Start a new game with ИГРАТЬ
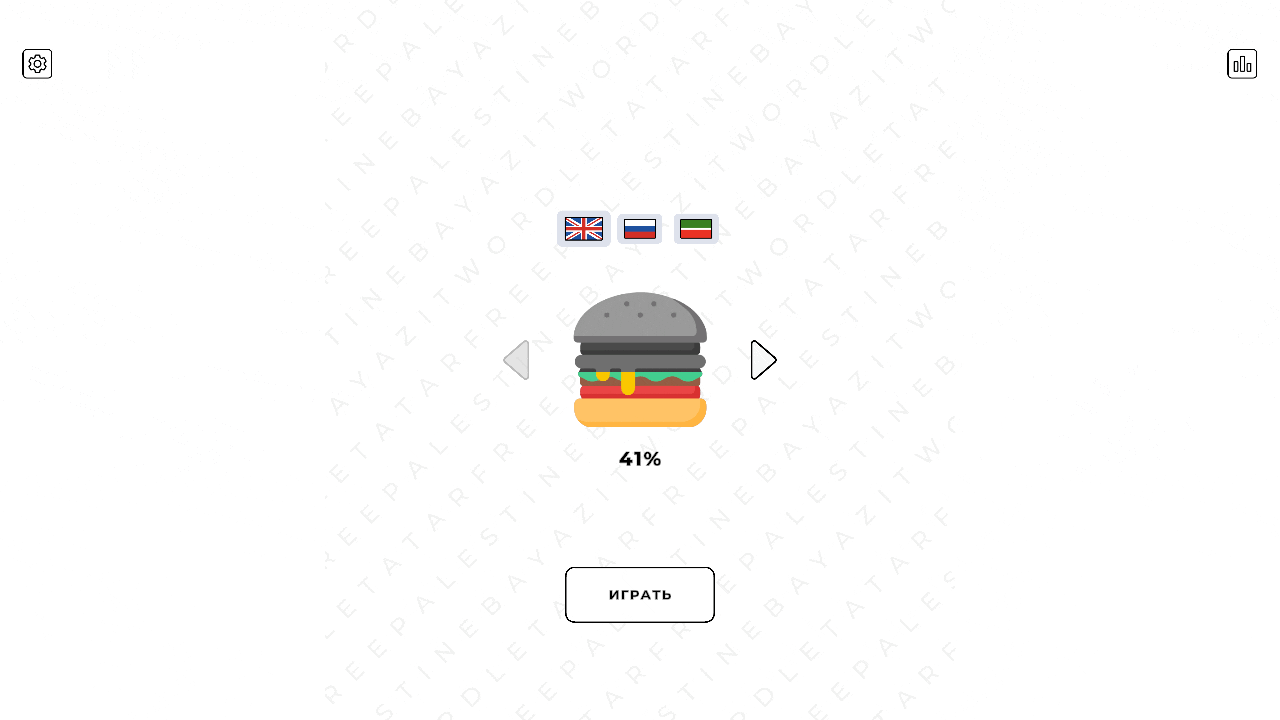 pyautogui.click(x=639, y=594)
